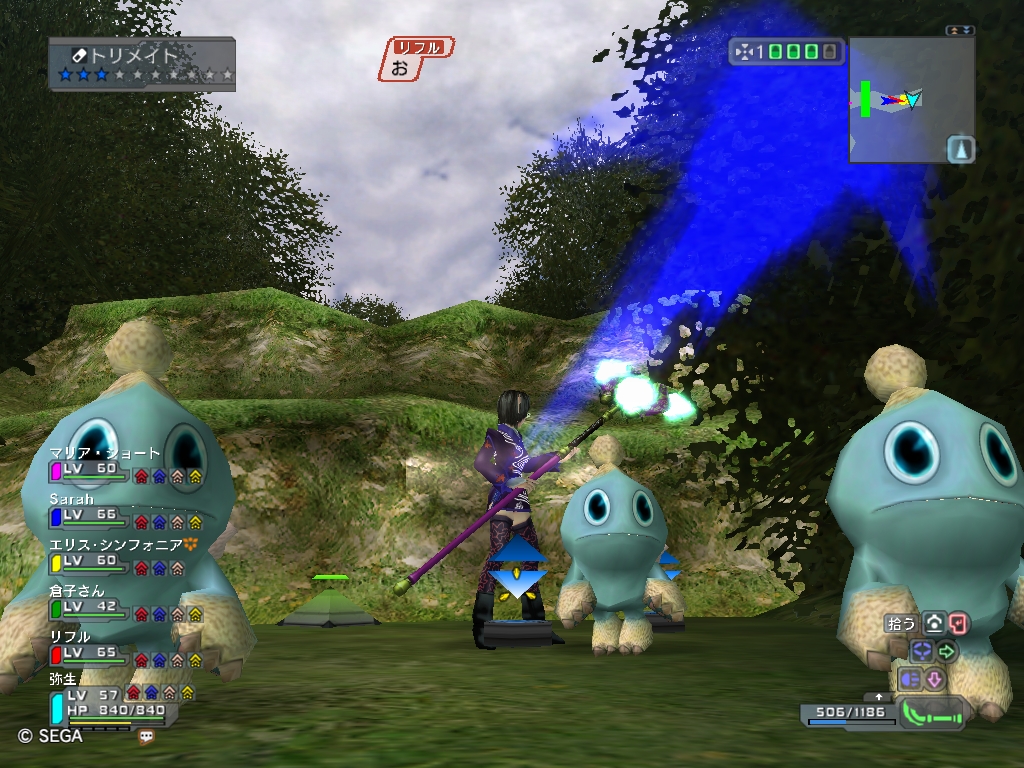Viewport: 1024px width, 768px height.
Task: Click the minimap's north compass button
Action: [x=960, y=149]
